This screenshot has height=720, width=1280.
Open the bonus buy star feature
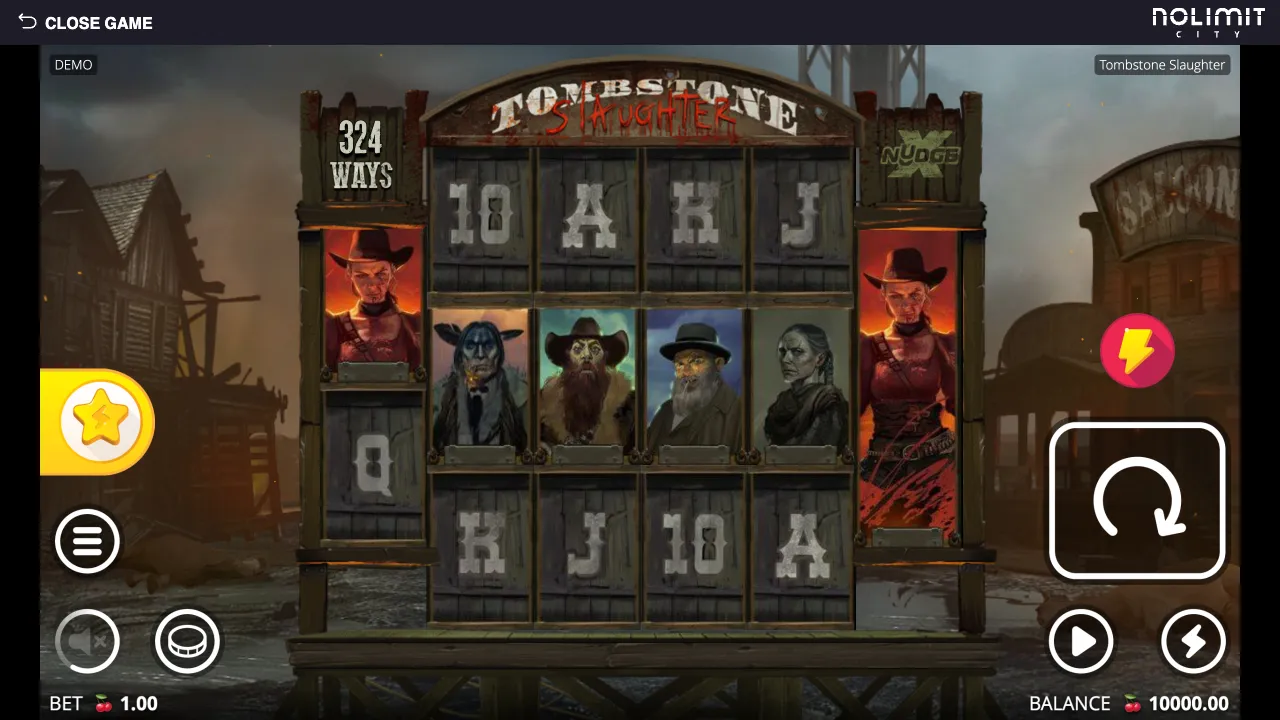point(97,420)
